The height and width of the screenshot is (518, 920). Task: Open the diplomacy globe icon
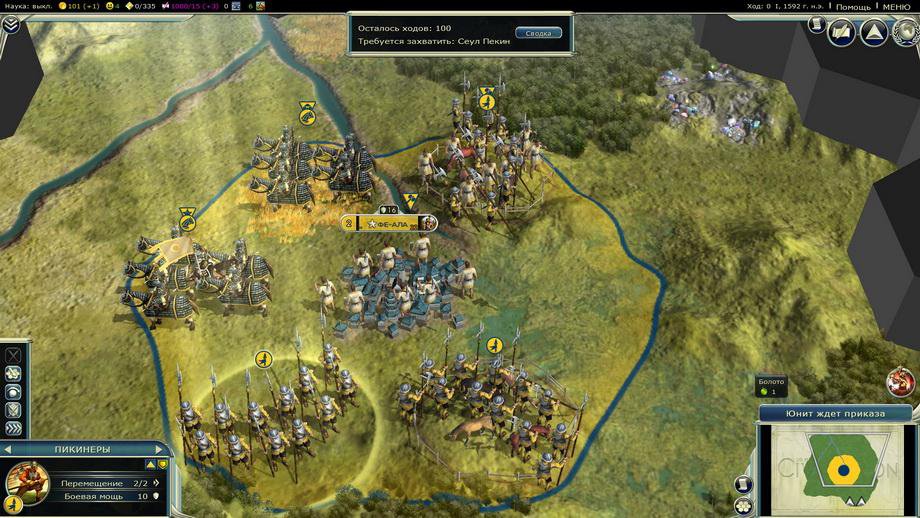pos(902,32)
